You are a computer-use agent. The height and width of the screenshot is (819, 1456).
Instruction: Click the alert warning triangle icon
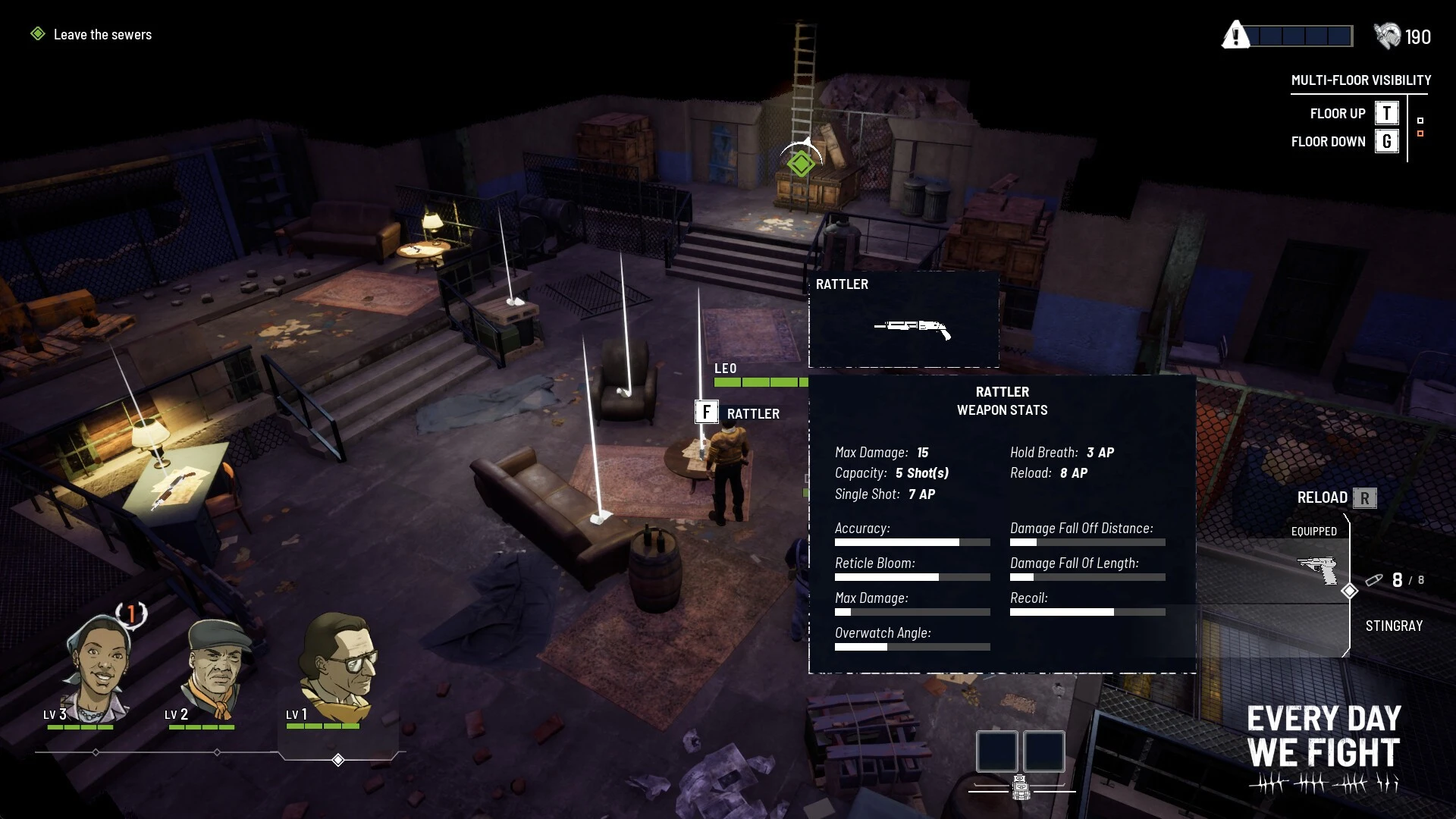point(1236,36)
